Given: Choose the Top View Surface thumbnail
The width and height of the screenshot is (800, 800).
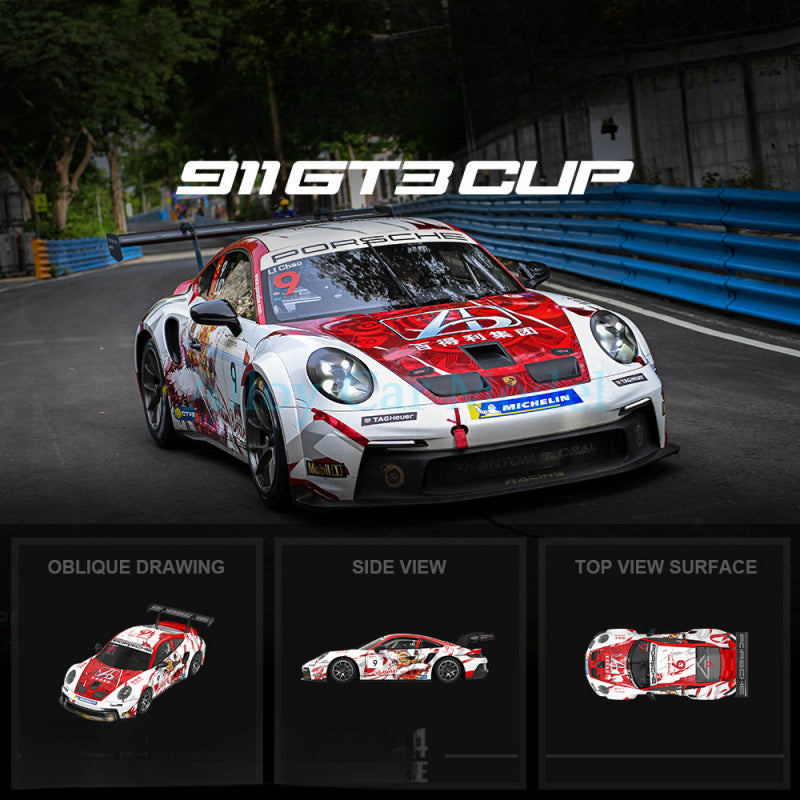Looking at the screenshot, I should 665,662.
